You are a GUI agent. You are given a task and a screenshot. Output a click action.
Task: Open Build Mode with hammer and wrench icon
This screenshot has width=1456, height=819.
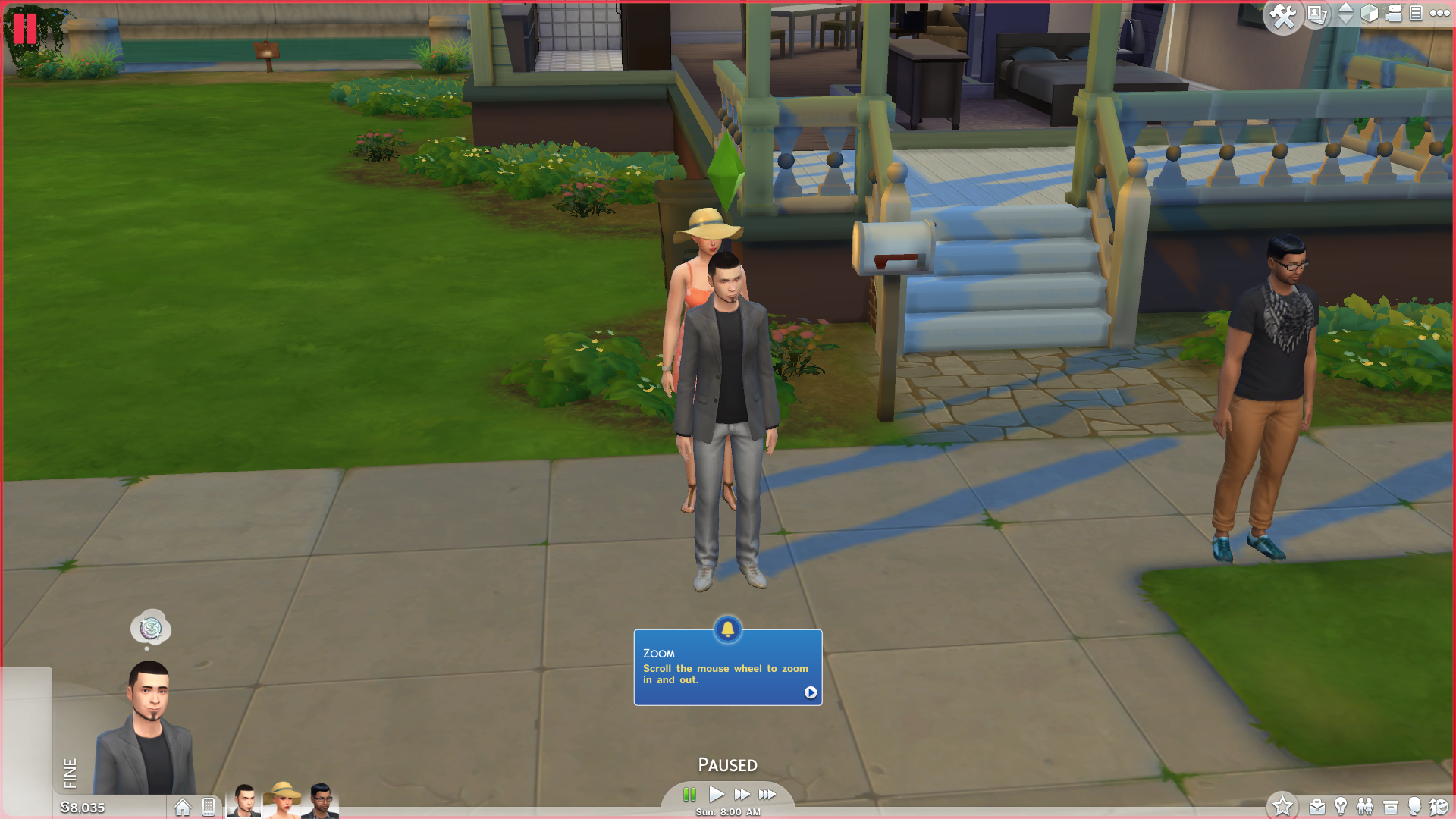[1283, 16]
